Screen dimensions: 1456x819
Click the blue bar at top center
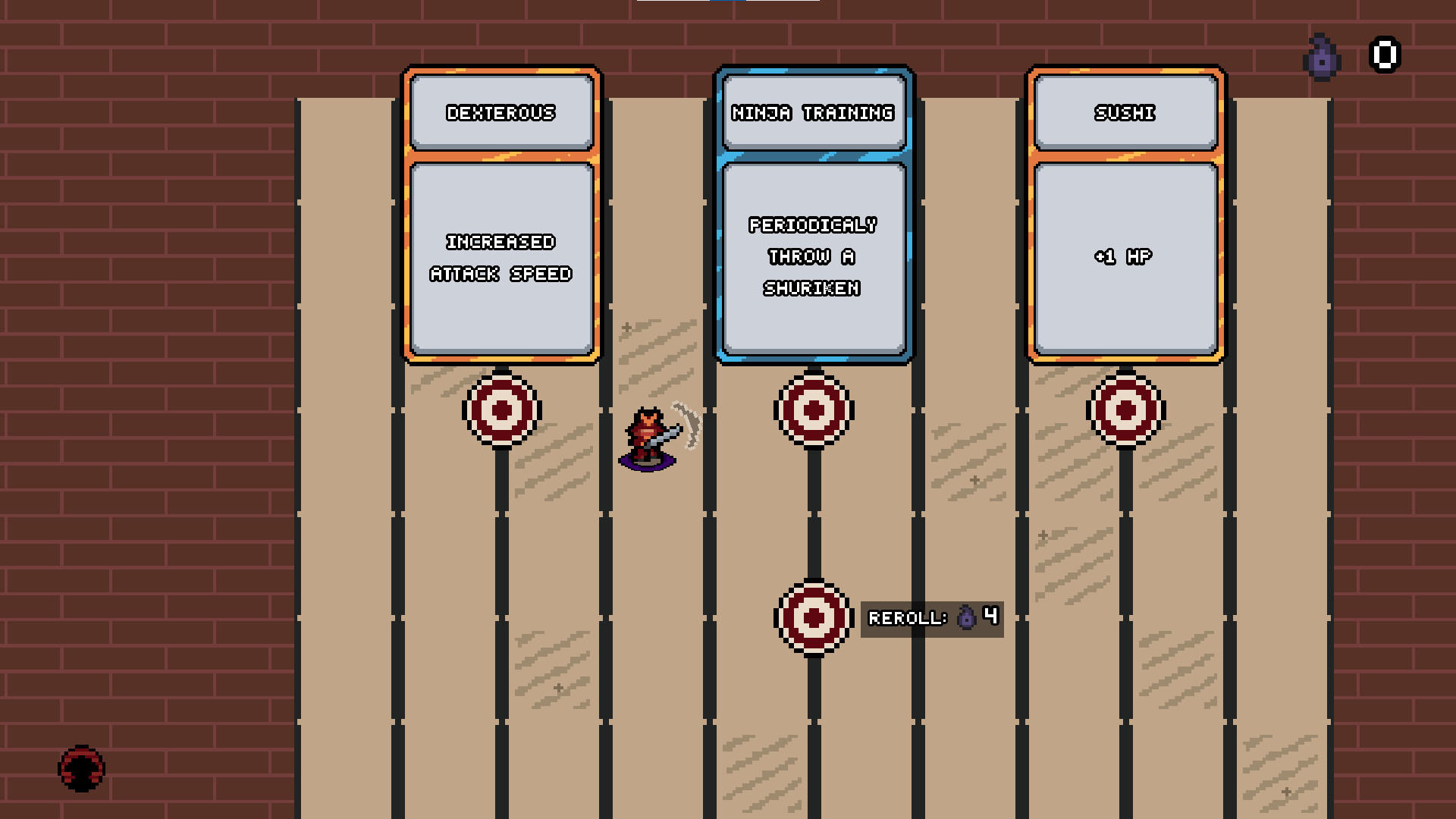point(726,2)
